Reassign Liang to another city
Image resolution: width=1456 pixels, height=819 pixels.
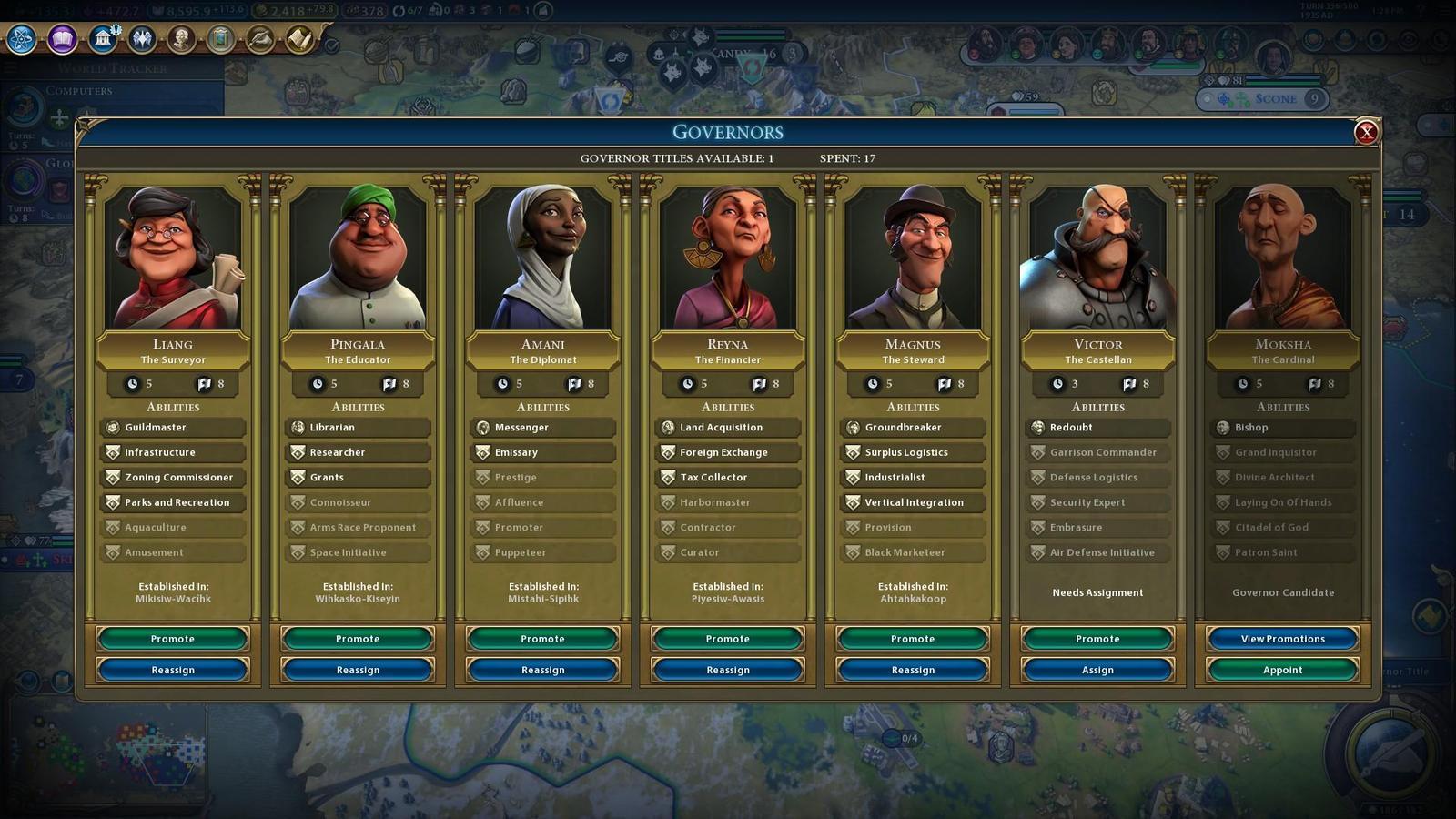click(x=173, y=670)
